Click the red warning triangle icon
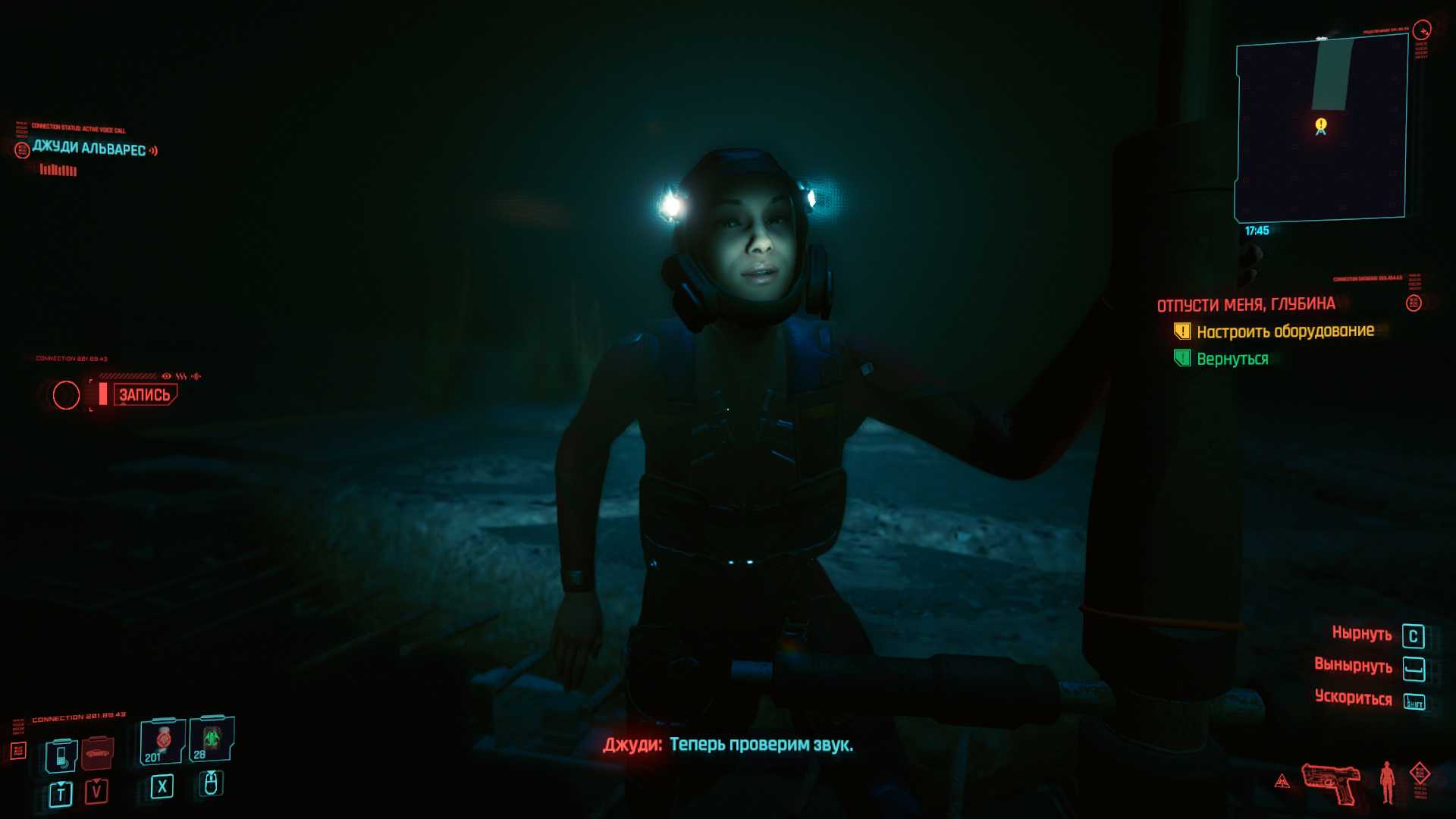The height and width of the screenshot is (819, 1456). (x=1282, y=781)
